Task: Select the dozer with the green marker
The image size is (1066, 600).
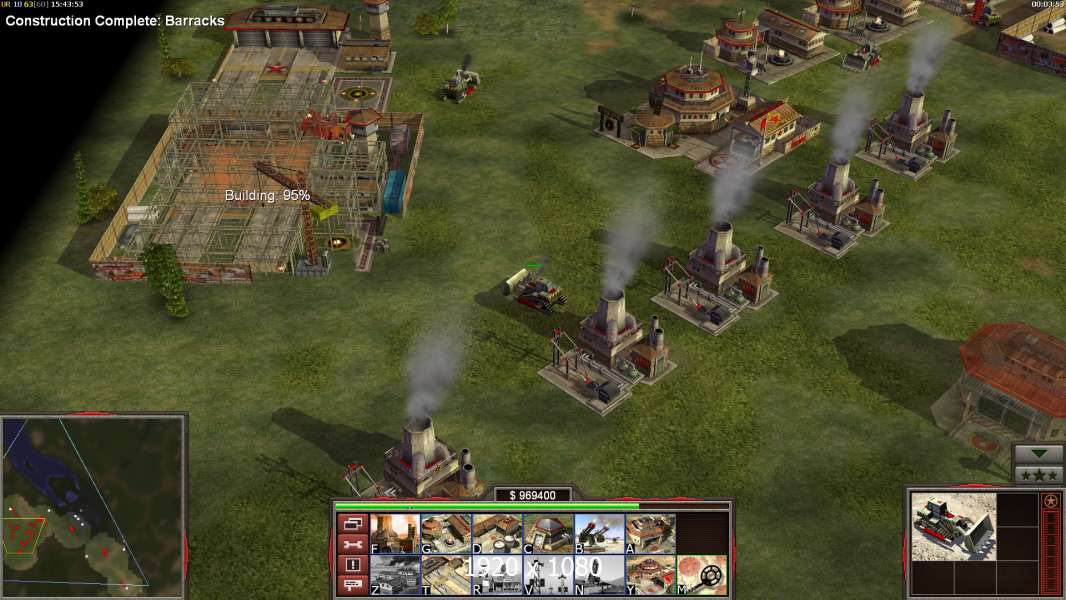Action: coord(538,288)
